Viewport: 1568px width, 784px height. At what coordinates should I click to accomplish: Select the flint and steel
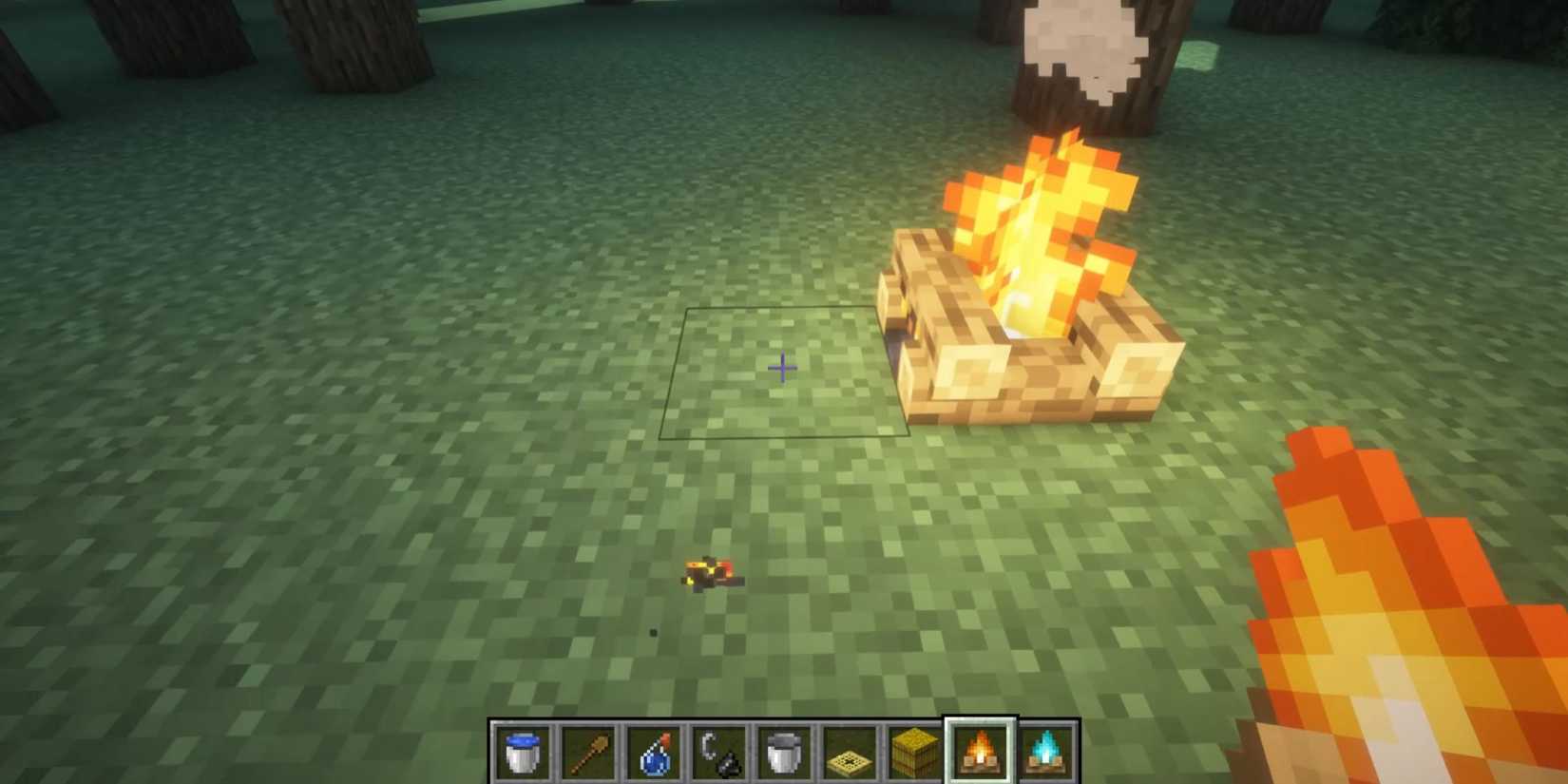(717, 751)
